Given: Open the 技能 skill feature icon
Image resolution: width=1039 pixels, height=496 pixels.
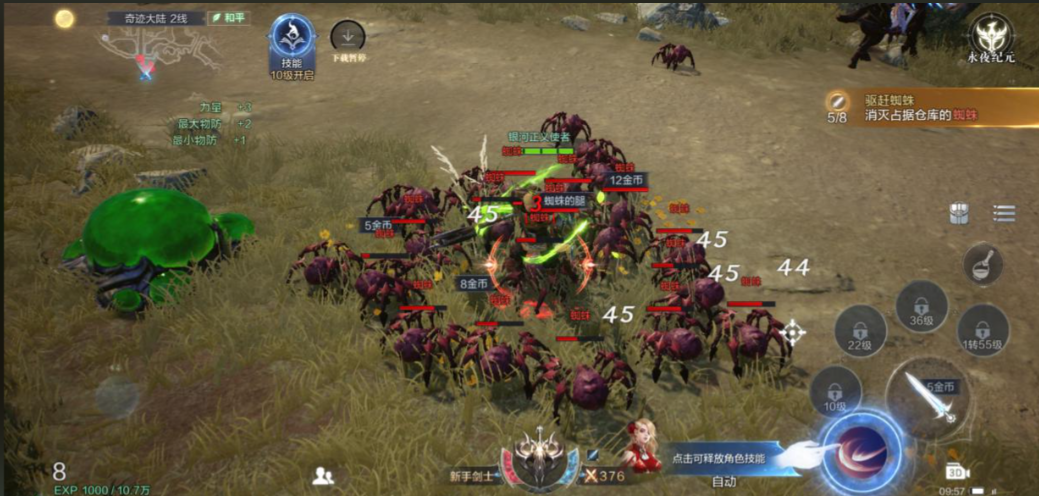Looking at the screenshot, I should pyautogui.click(x=292, y=42).
